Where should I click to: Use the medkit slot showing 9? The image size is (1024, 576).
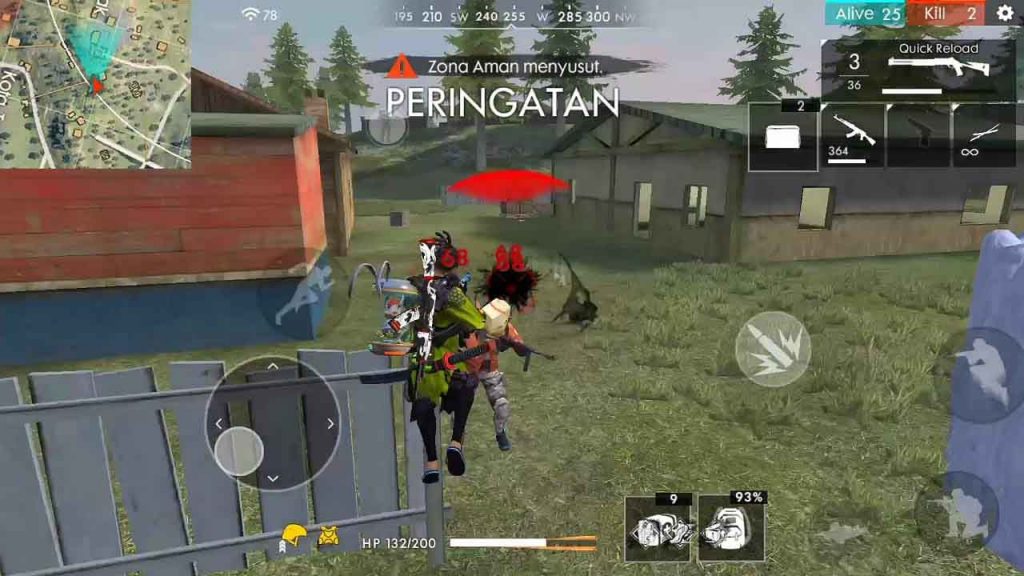[x=657, y=527]
